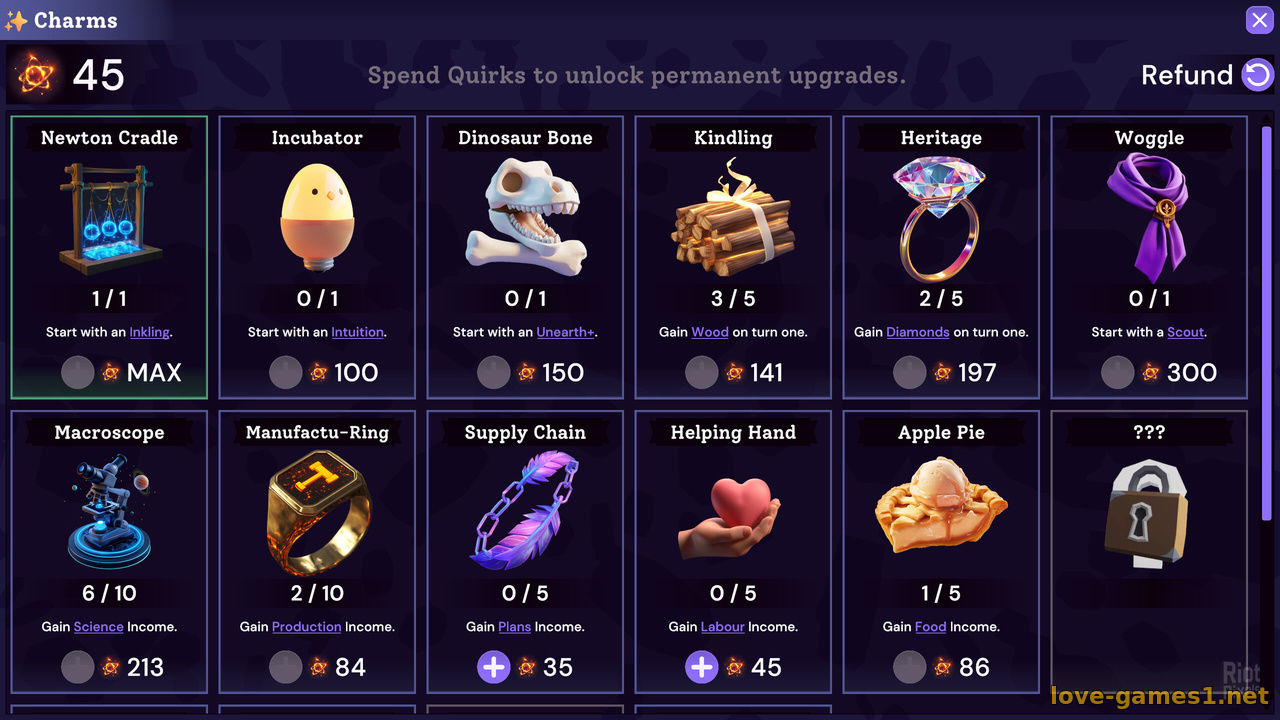Click the locked ??? charm card
This screenshot has height=720, width=1280.
pyautogui.click(x=1149, y=520)
